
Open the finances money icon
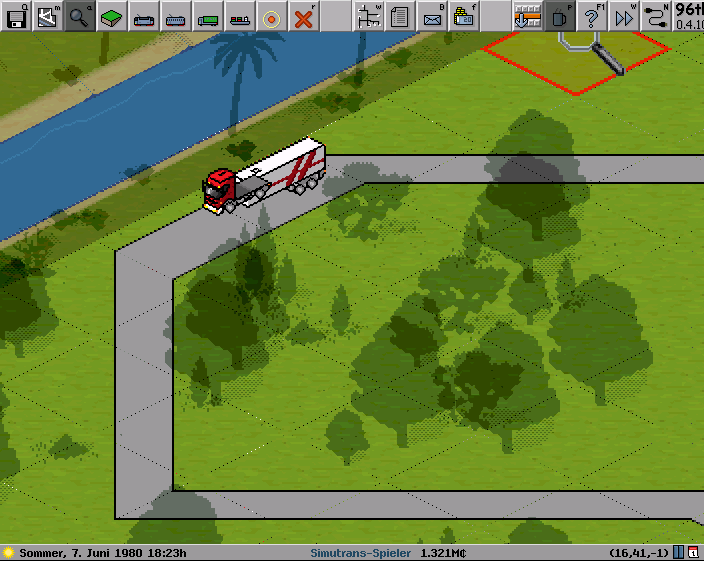point(464,16)
